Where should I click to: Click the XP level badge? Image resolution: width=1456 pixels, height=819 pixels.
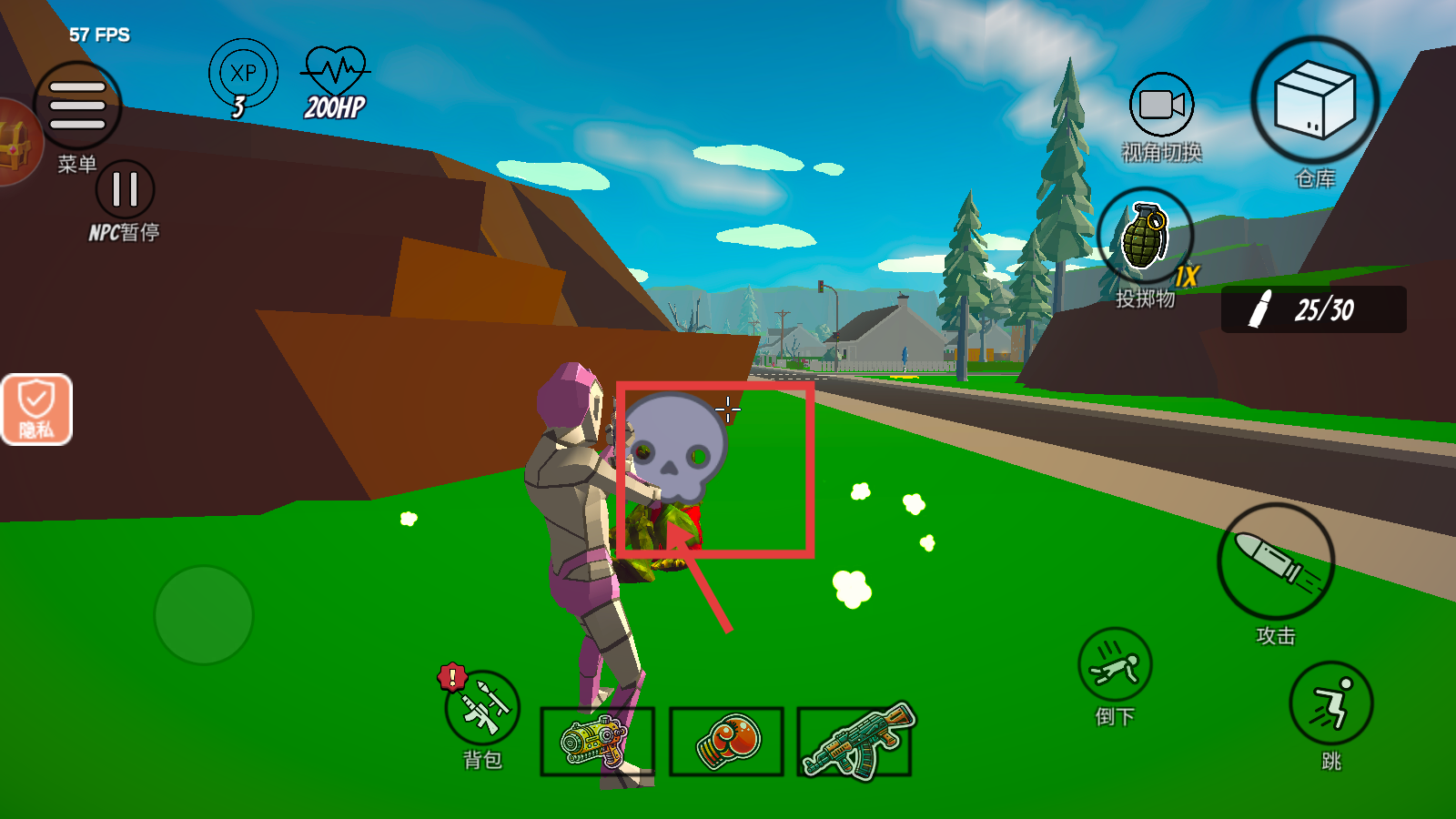(243, 75)
